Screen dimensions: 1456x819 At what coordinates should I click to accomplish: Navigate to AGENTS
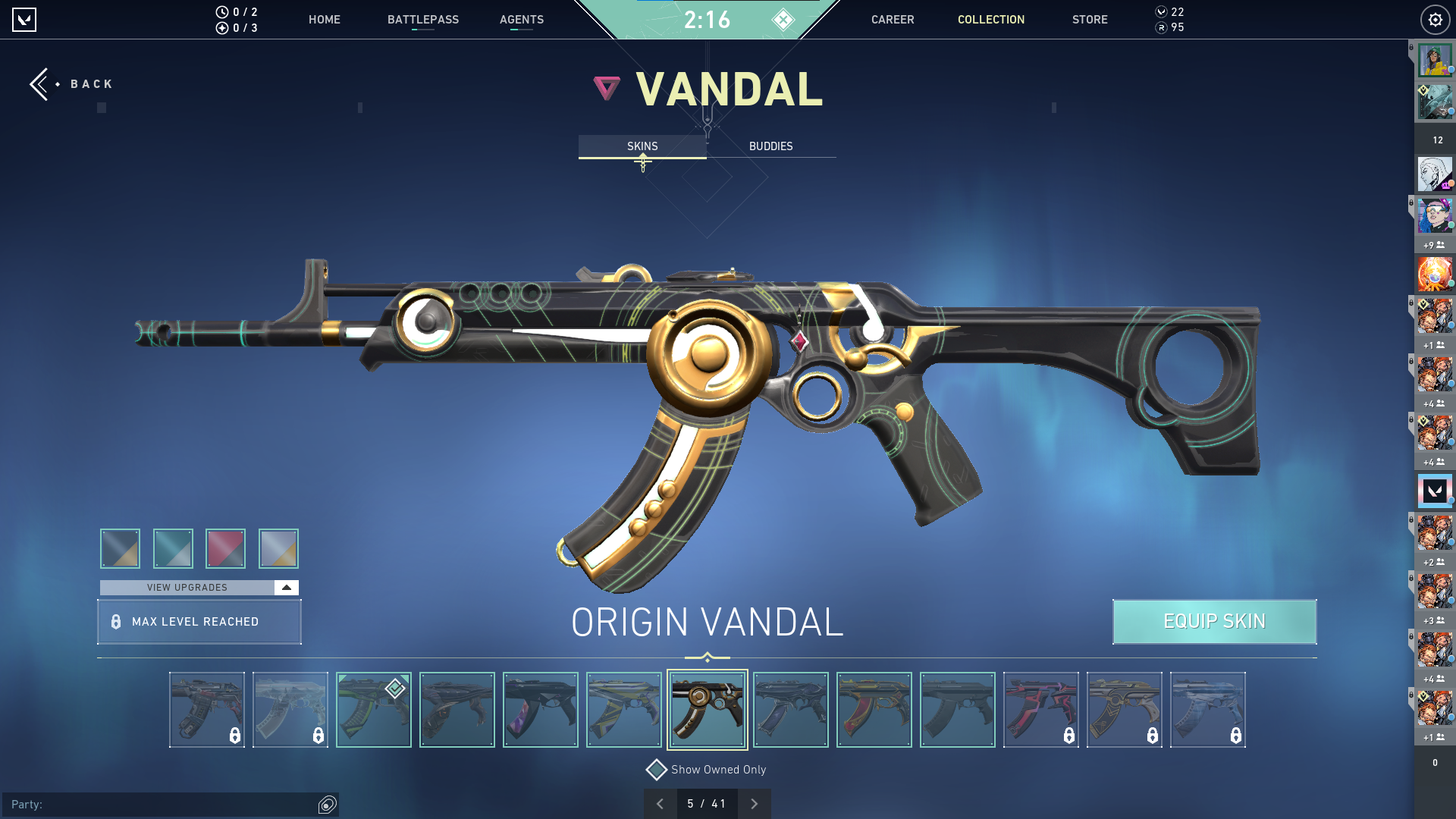coord(521,20)
